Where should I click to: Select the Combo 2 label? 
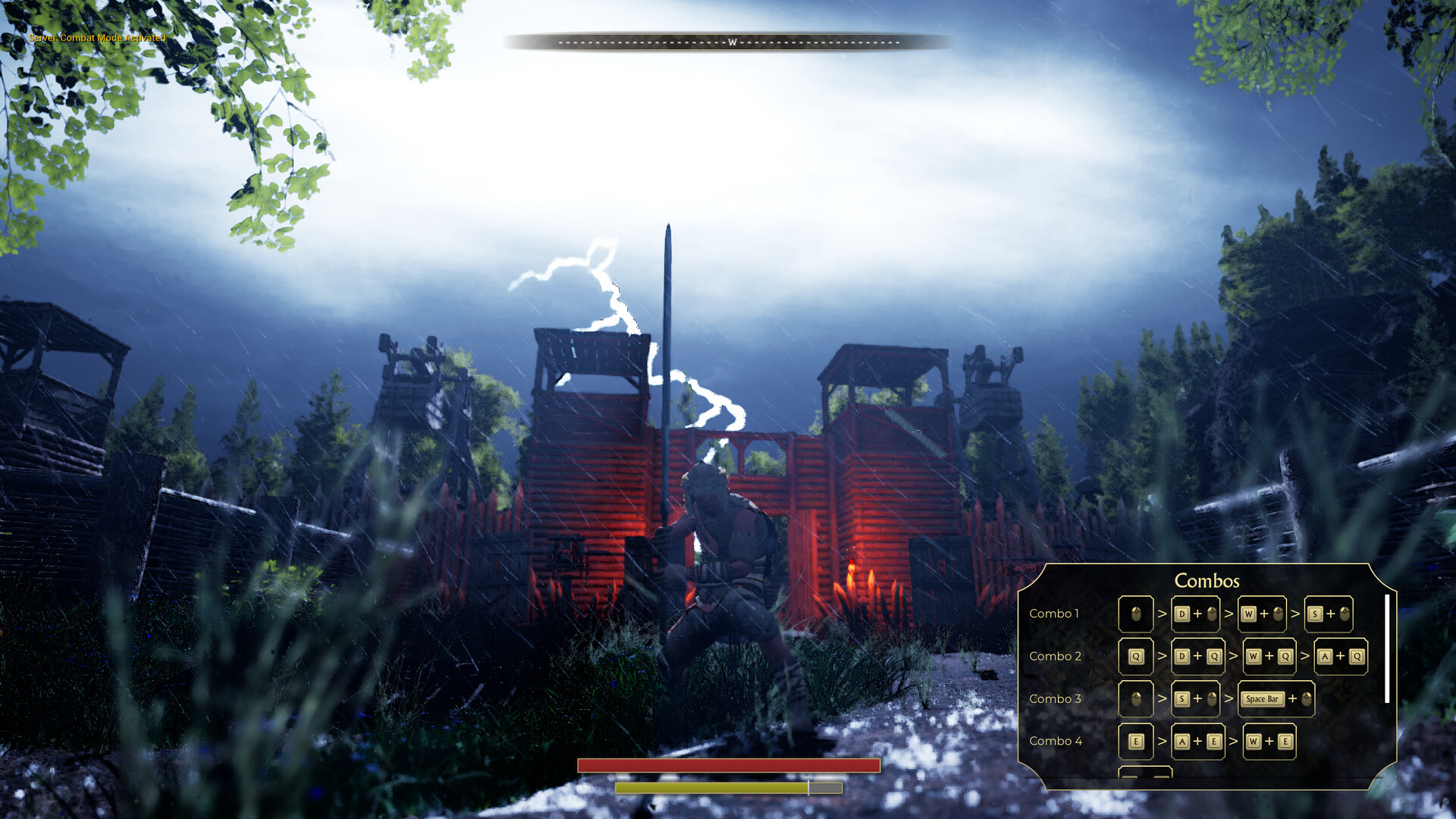[x=1056, y=656]
